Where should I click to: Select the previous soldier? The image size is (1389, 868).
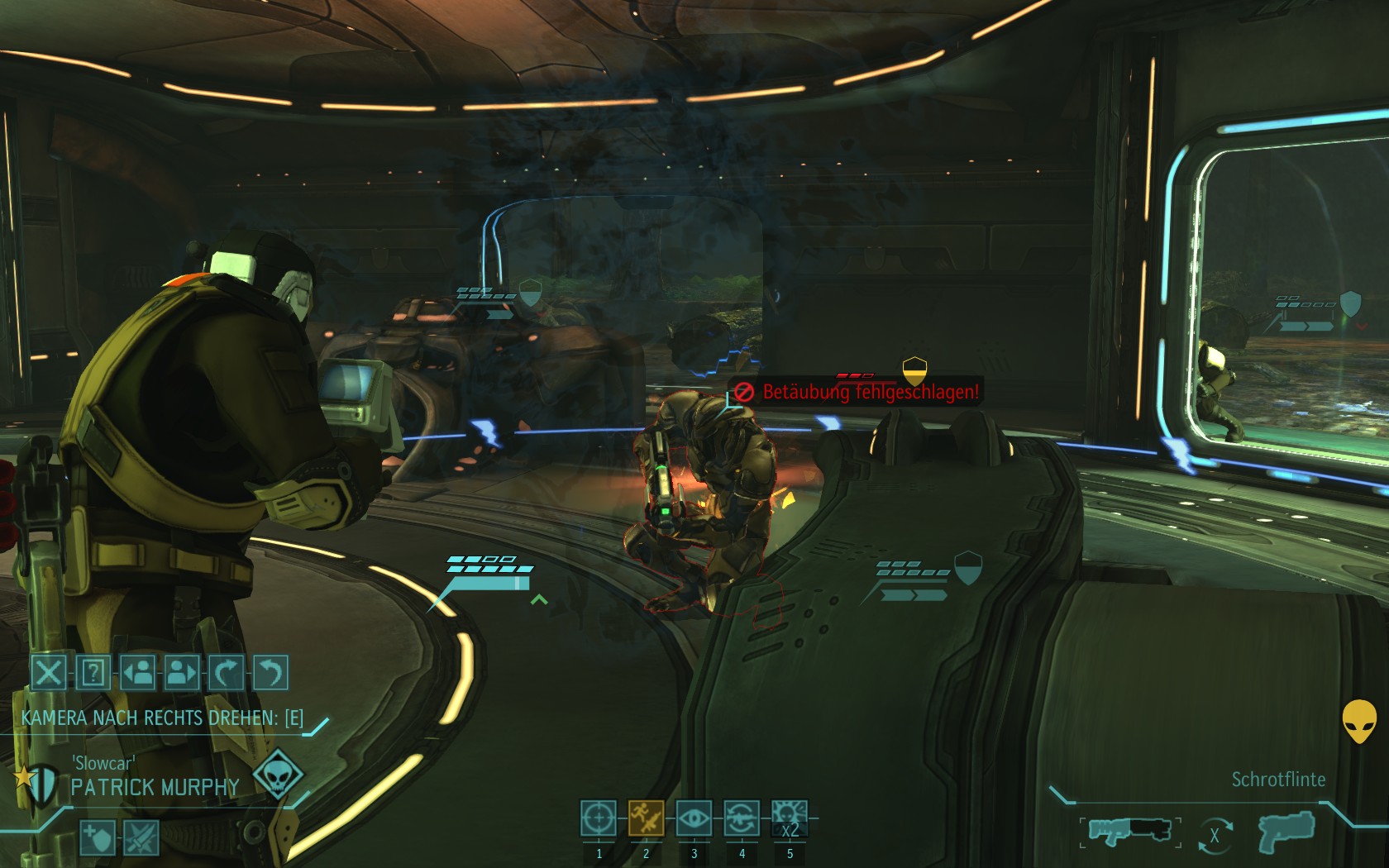(137, 672)
